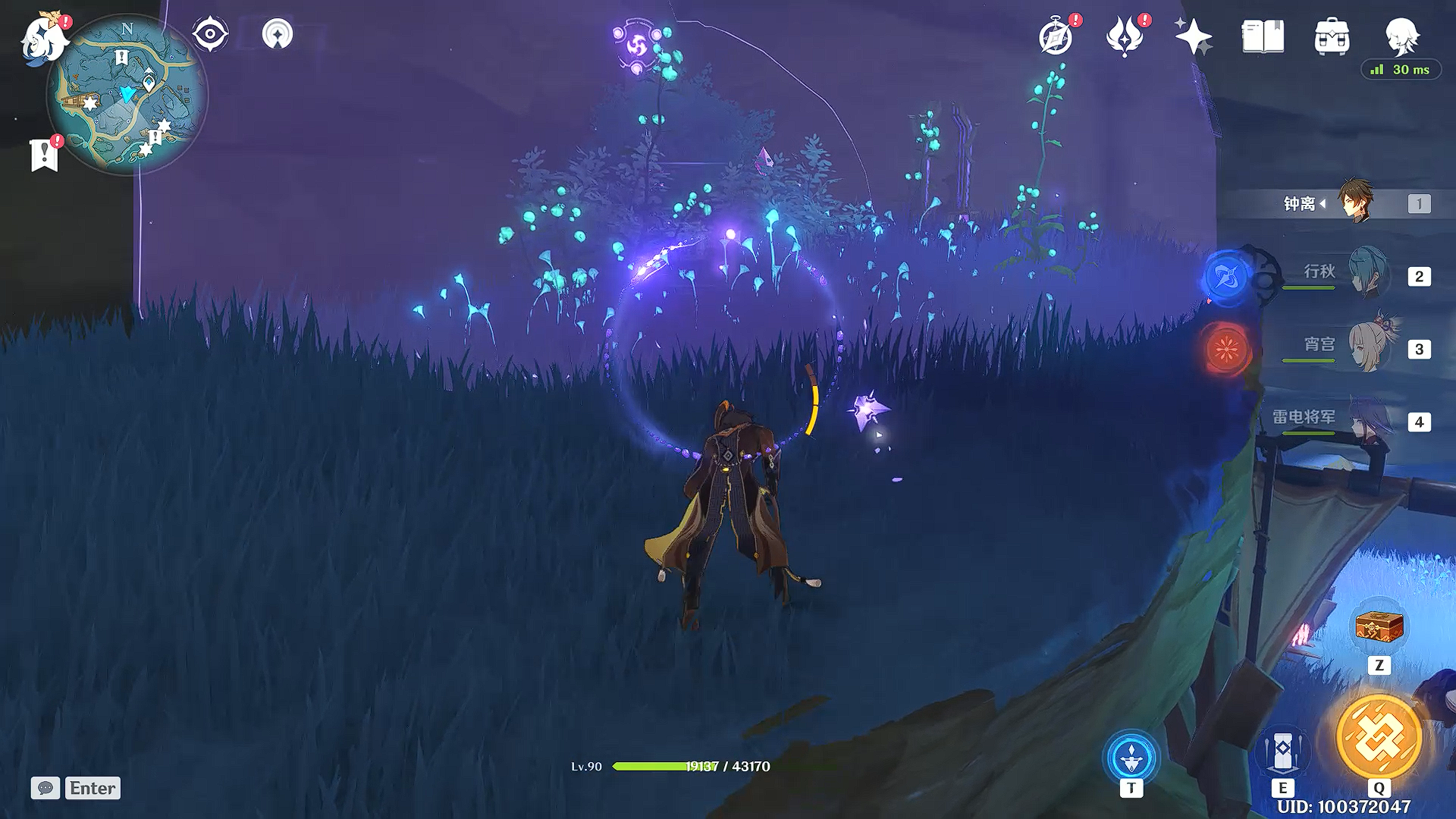Select party member 钟离
The width and height of the screenshot is (1456, 819).
(1355, 202)
